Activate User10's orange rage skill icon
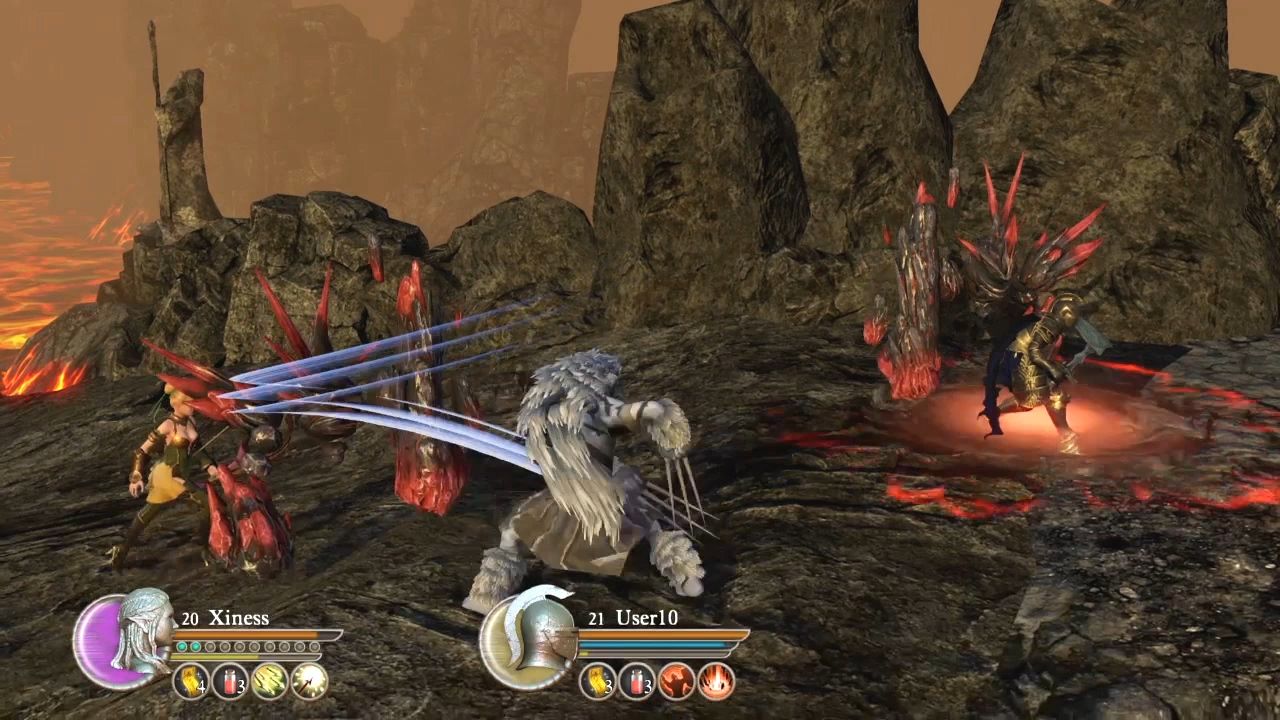Screen dimensions: 1280x720 click(675, 681)
